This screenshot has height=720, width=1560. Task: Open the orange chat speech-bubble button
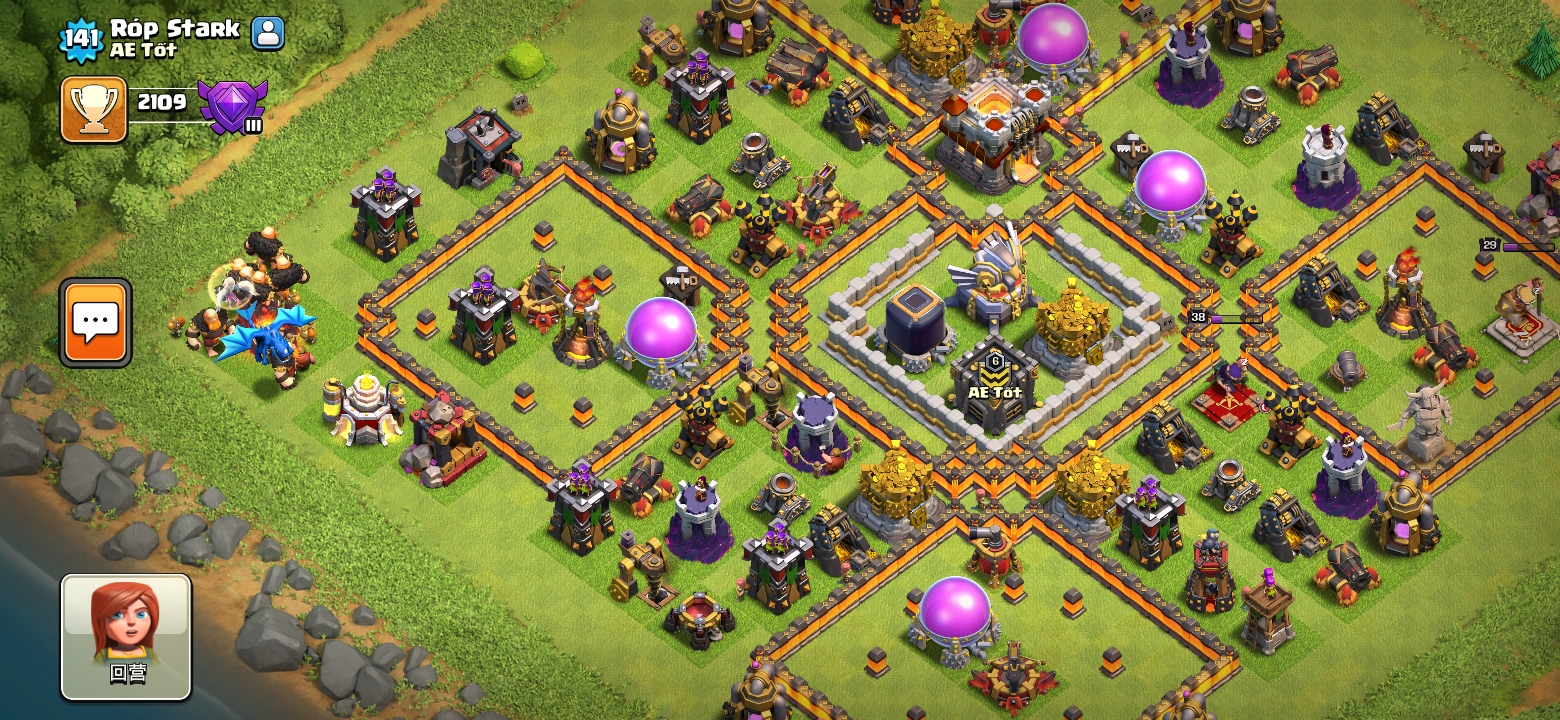96,322
